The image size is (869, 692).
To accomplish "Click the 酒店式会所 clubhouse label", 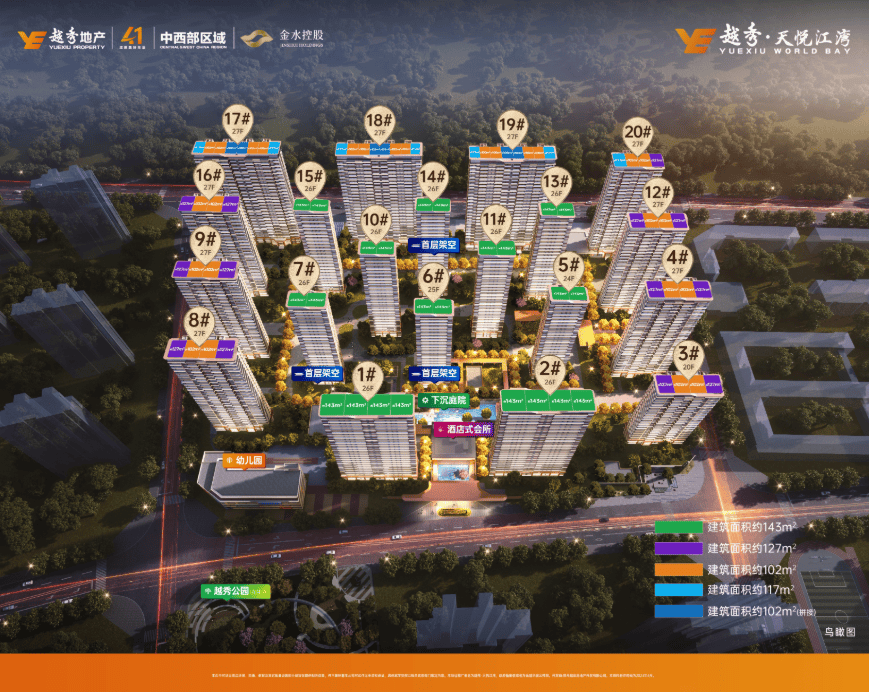I will (x=462, y=430).
